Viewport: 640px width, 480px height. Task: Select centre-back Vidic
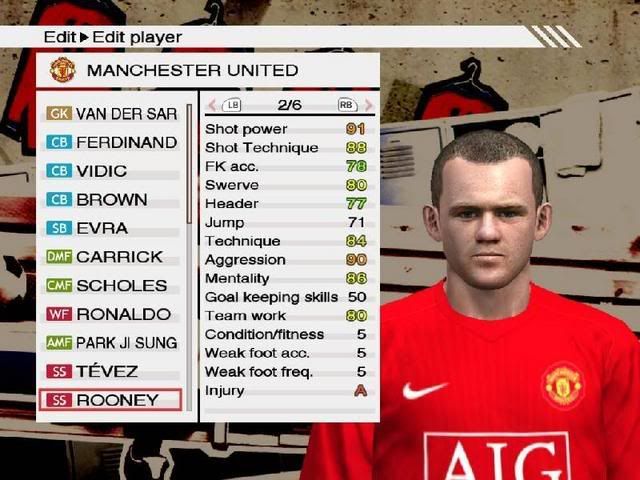[111, 171]
